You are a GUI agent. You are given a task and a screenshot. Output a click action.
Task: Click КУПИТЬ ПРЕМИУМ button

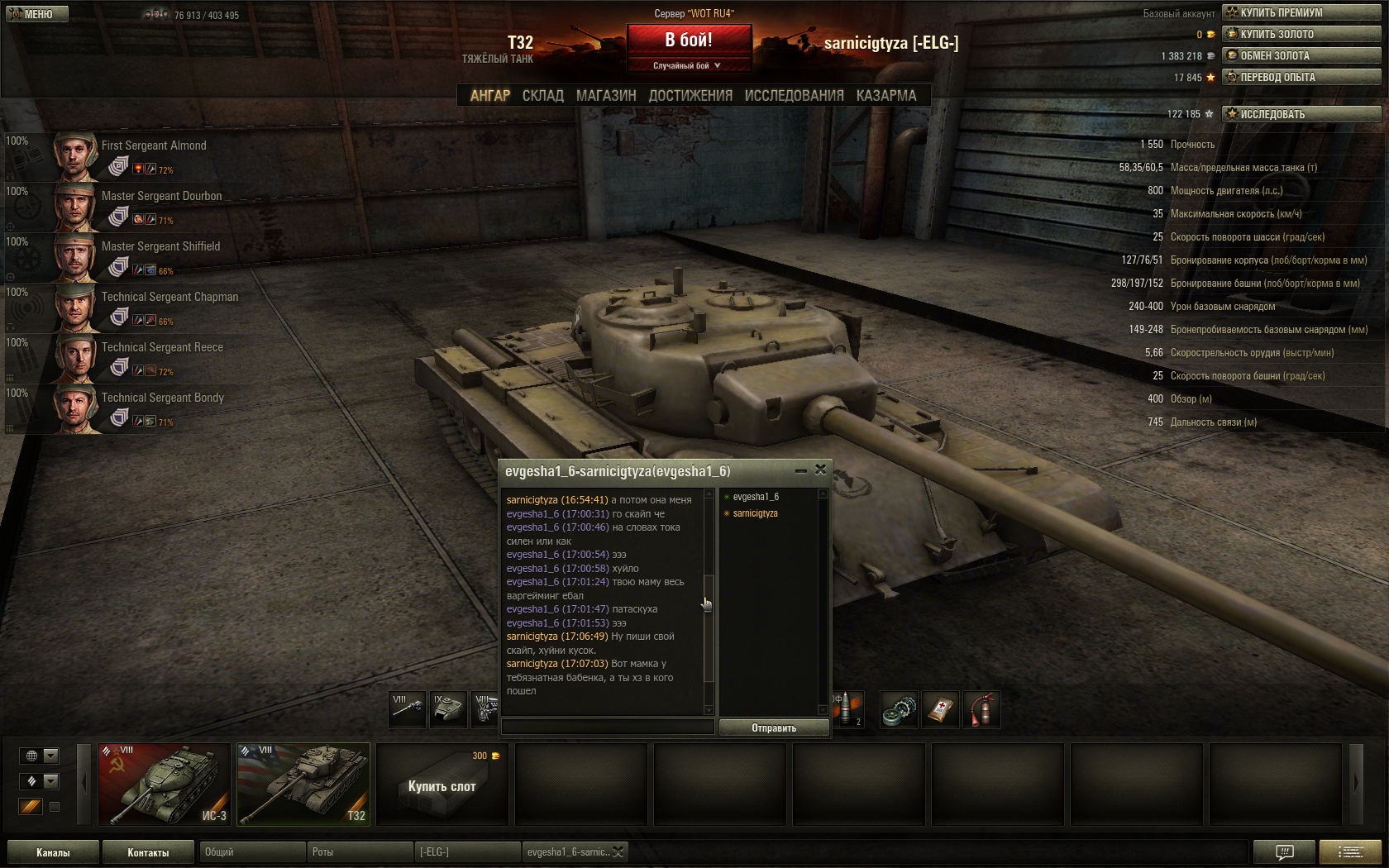[x=1301, y=12]
